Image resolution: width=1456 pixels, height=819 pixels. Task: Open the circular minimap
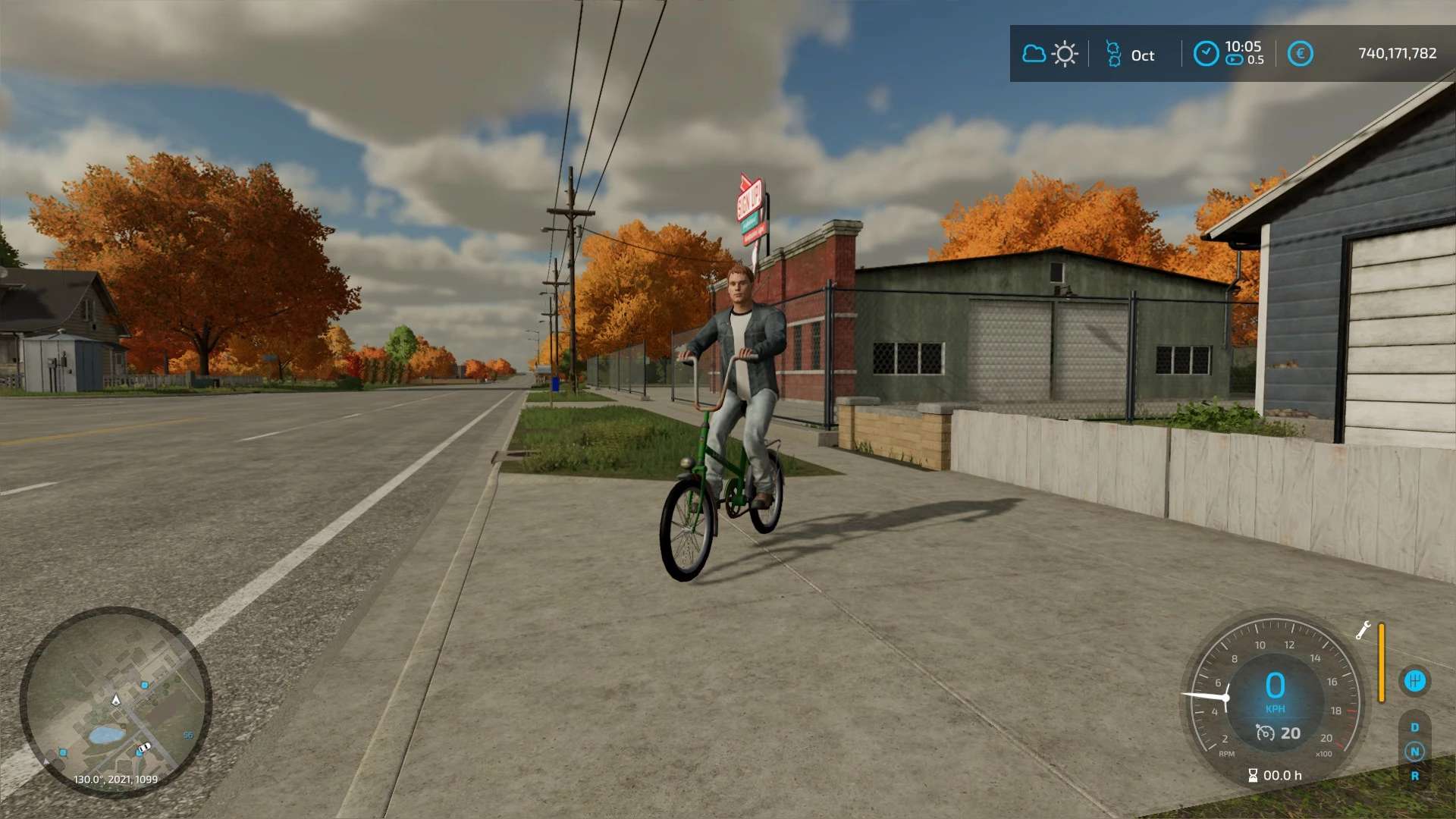coord(115,702)
